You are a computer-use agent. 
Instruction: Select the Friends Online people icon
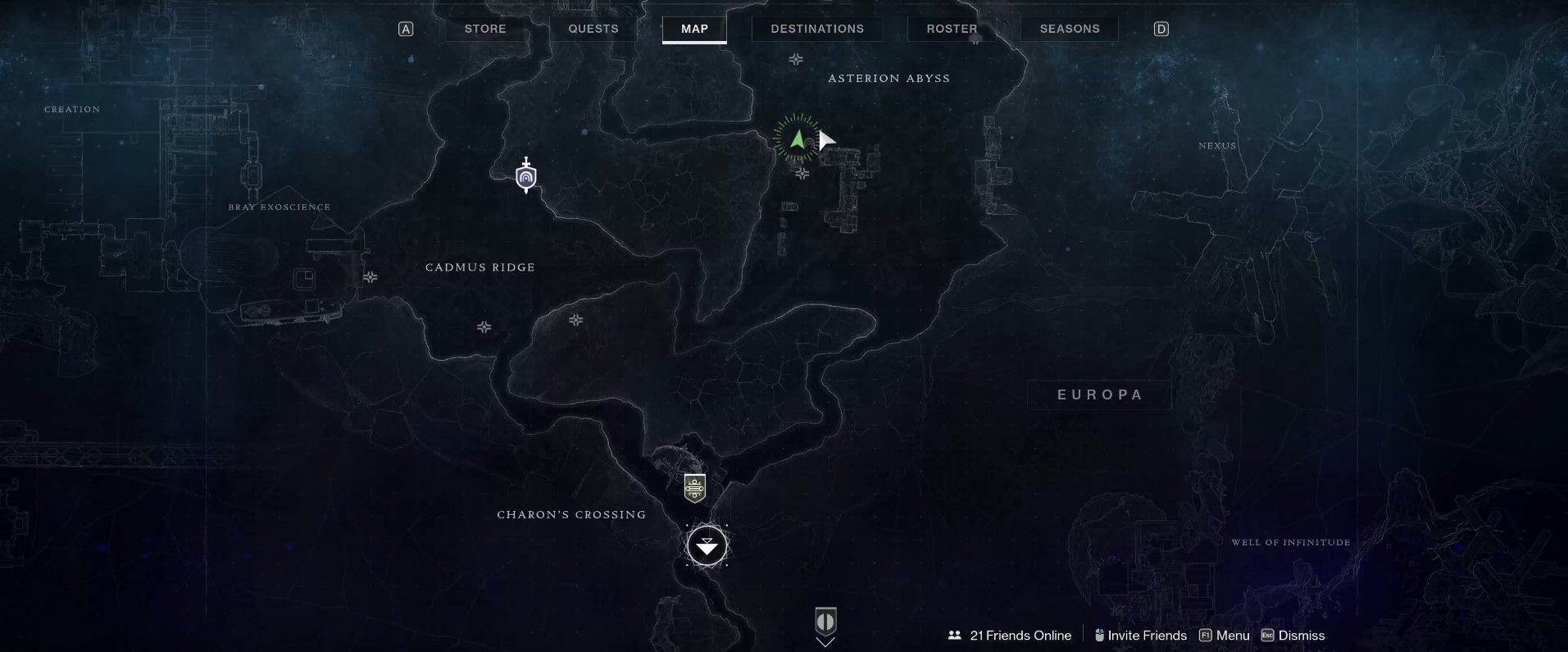[x=954, y=635]
